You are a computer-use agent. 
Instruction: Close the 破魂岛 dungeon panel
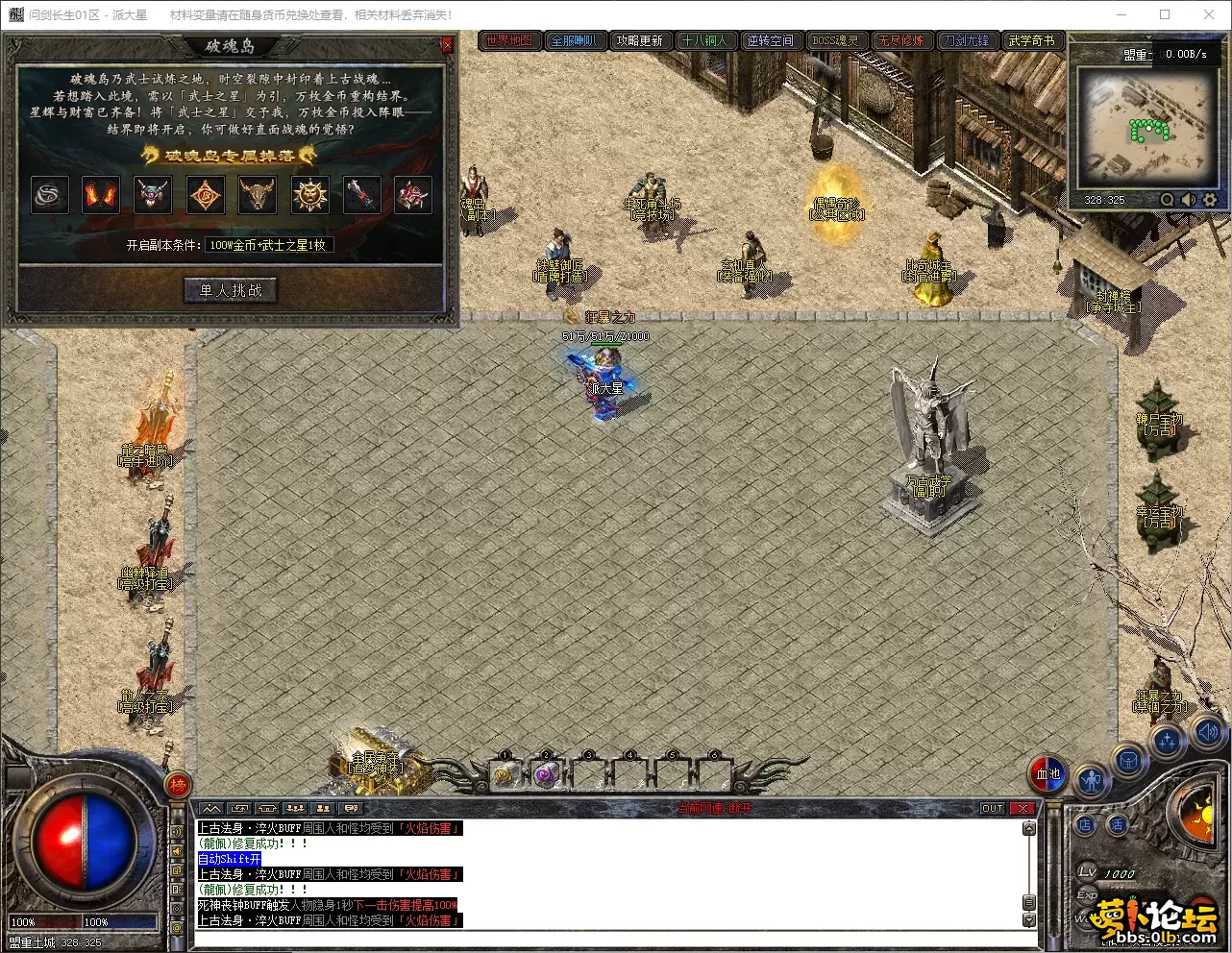click(447, 45)
